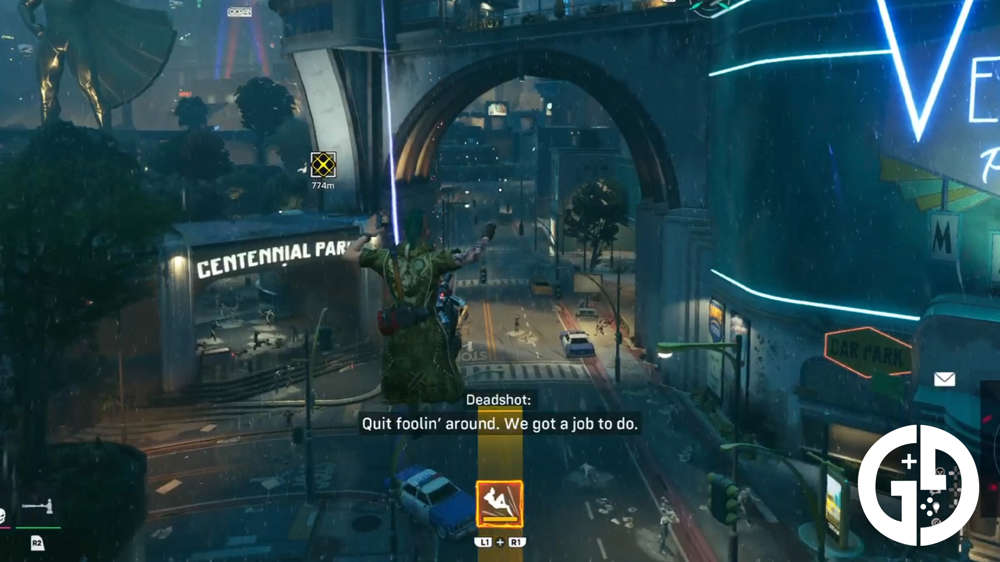This screenshot has height=562, width=1000.
Task: Activate the orange traversal ability icon
Action: pos(499,505)
